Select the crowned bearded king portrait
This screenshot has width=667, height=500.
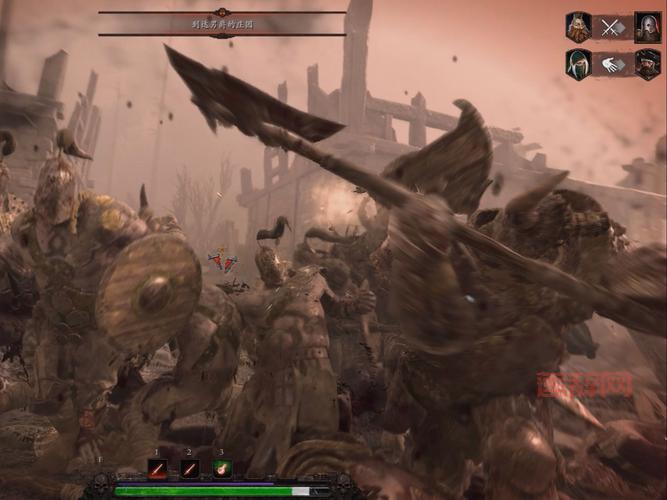click(578, 27)
